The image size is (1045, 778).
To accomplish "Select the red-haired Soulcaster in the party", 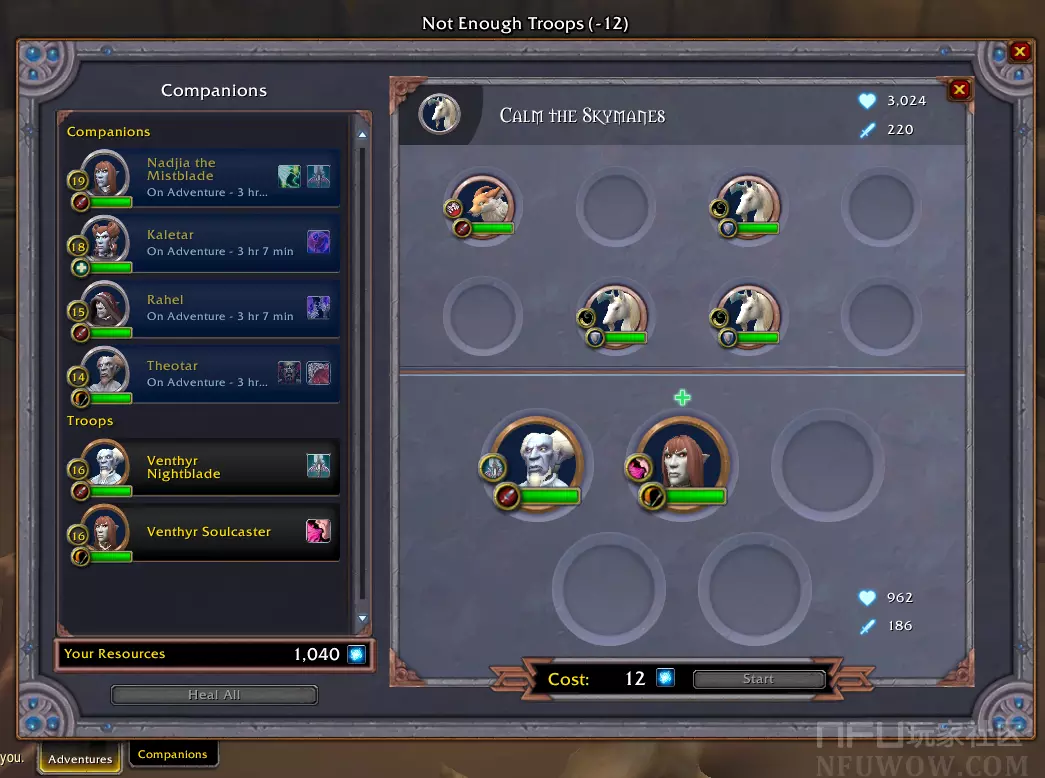I will click(683, 460).
